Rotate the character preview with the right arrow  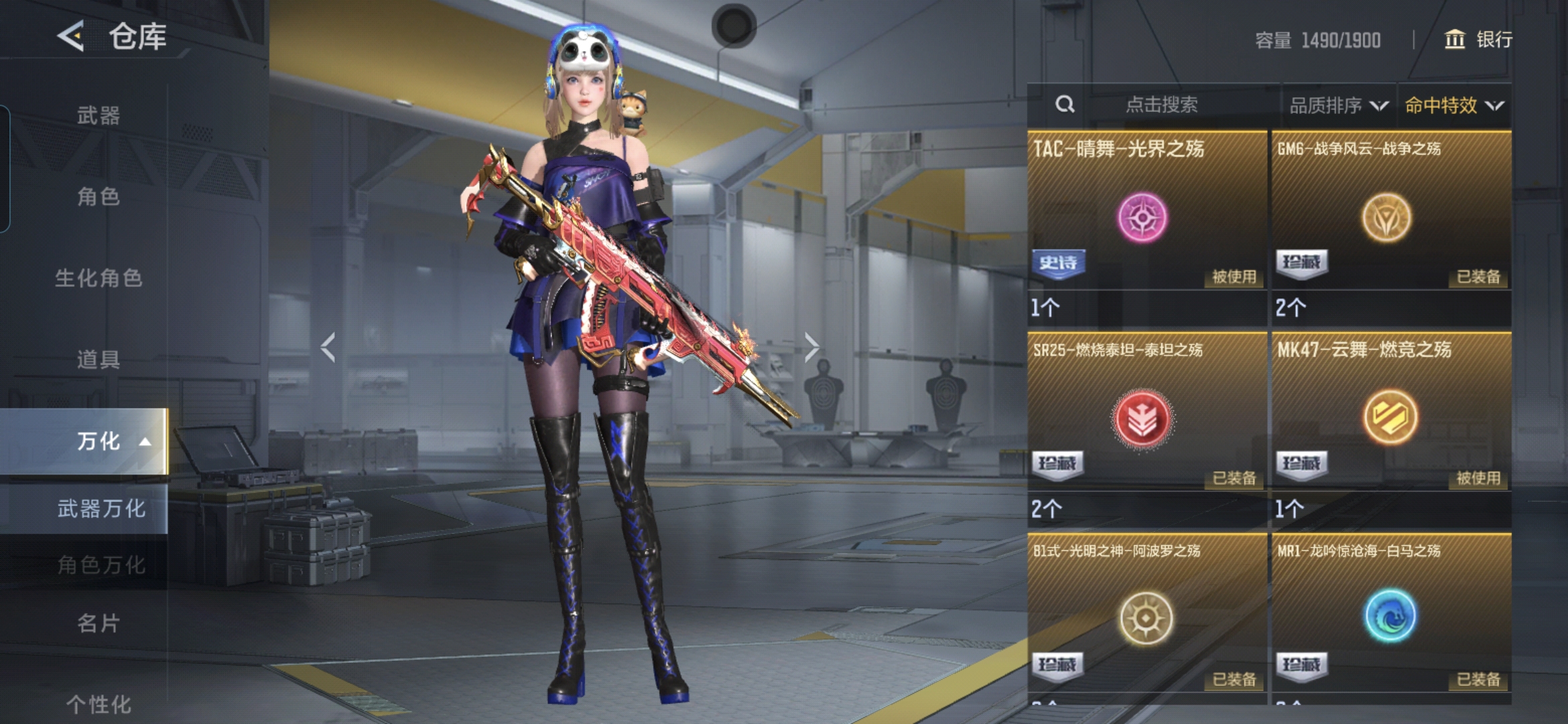coord(811,347)
